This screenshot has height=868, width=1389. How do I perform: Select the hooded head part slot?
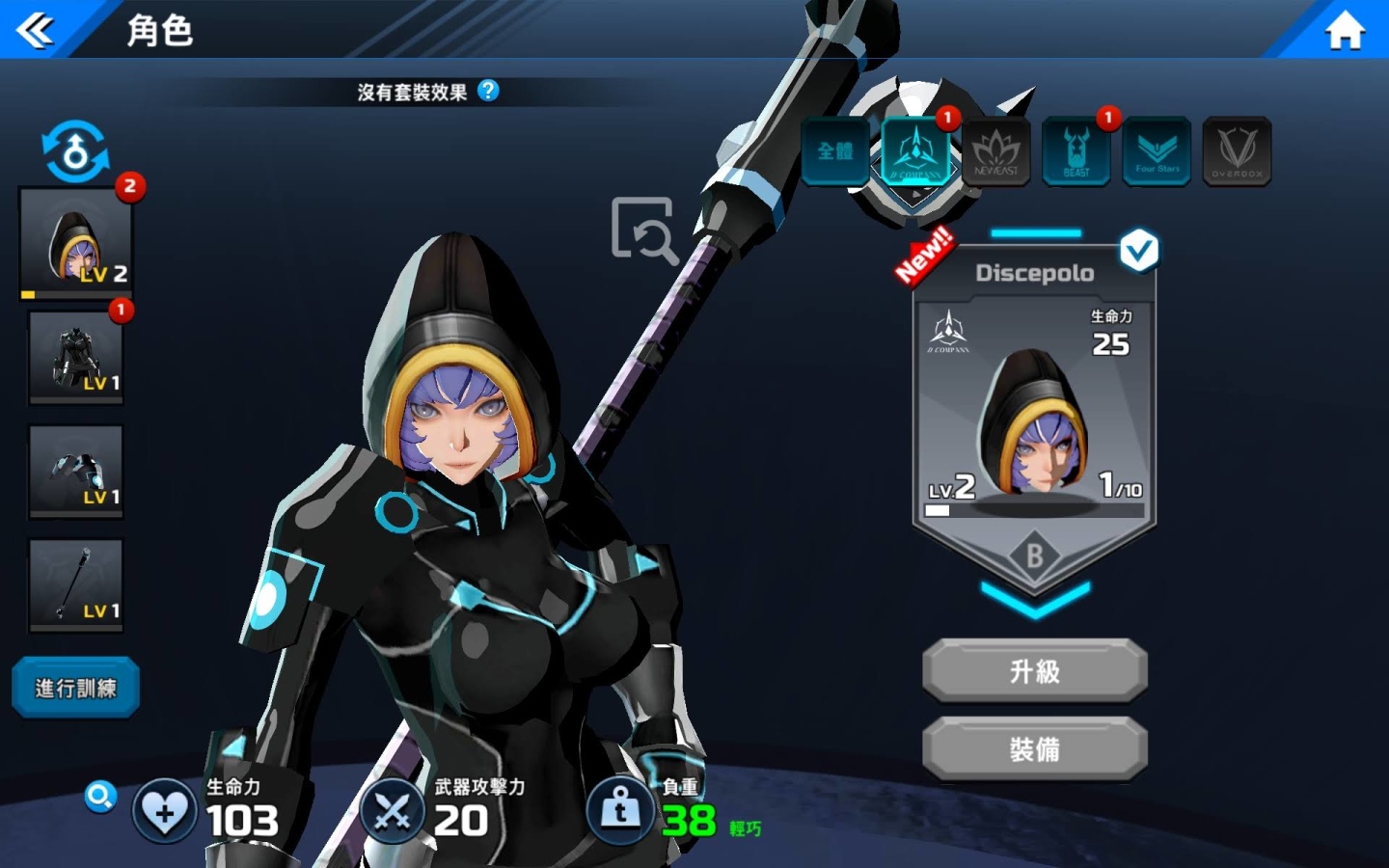click(x=75, y=242)
